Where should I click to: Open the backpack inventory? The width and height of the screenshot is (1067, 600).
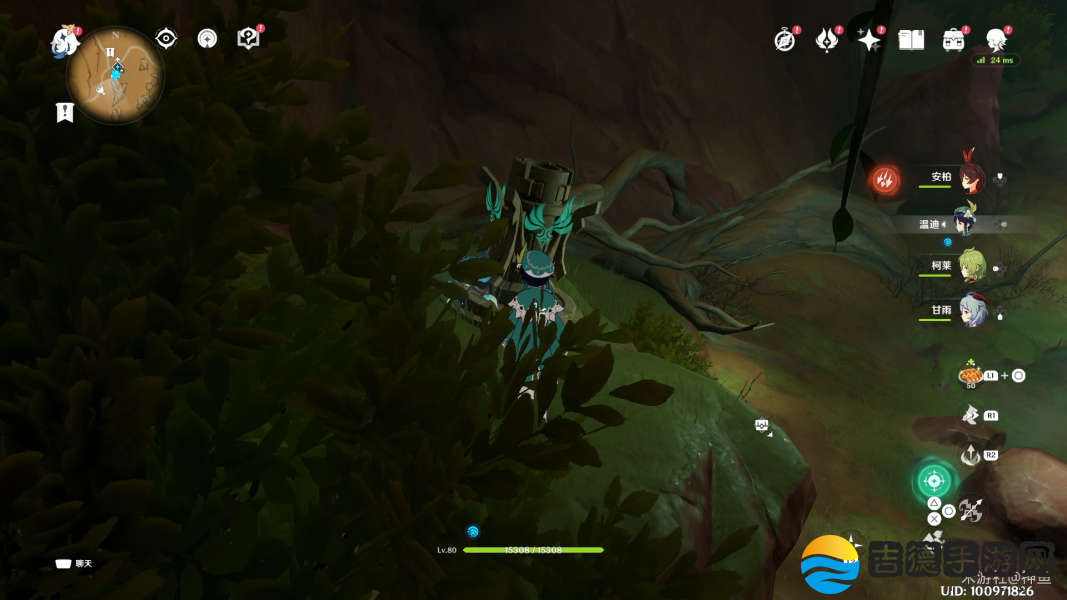pyautogui.click(x=953, y=40)
